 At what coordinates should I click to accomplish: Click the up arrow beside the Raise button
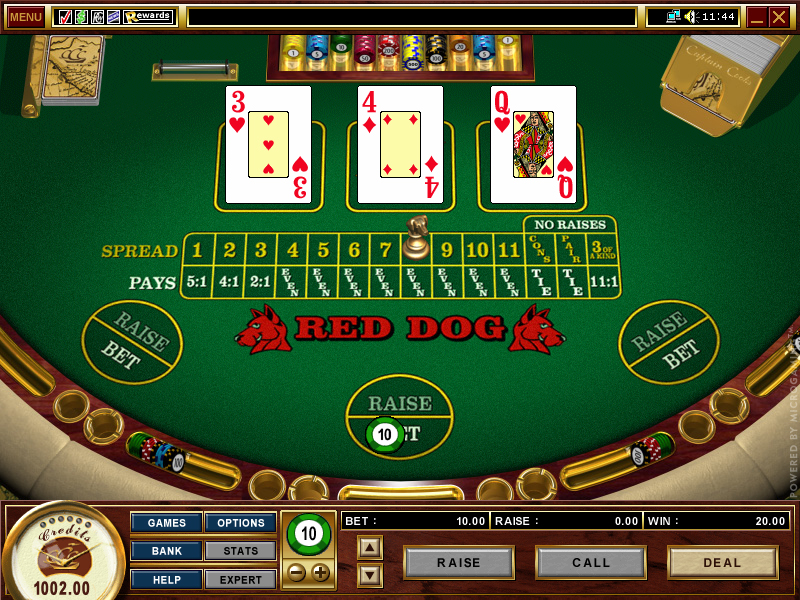pos(370,547)
